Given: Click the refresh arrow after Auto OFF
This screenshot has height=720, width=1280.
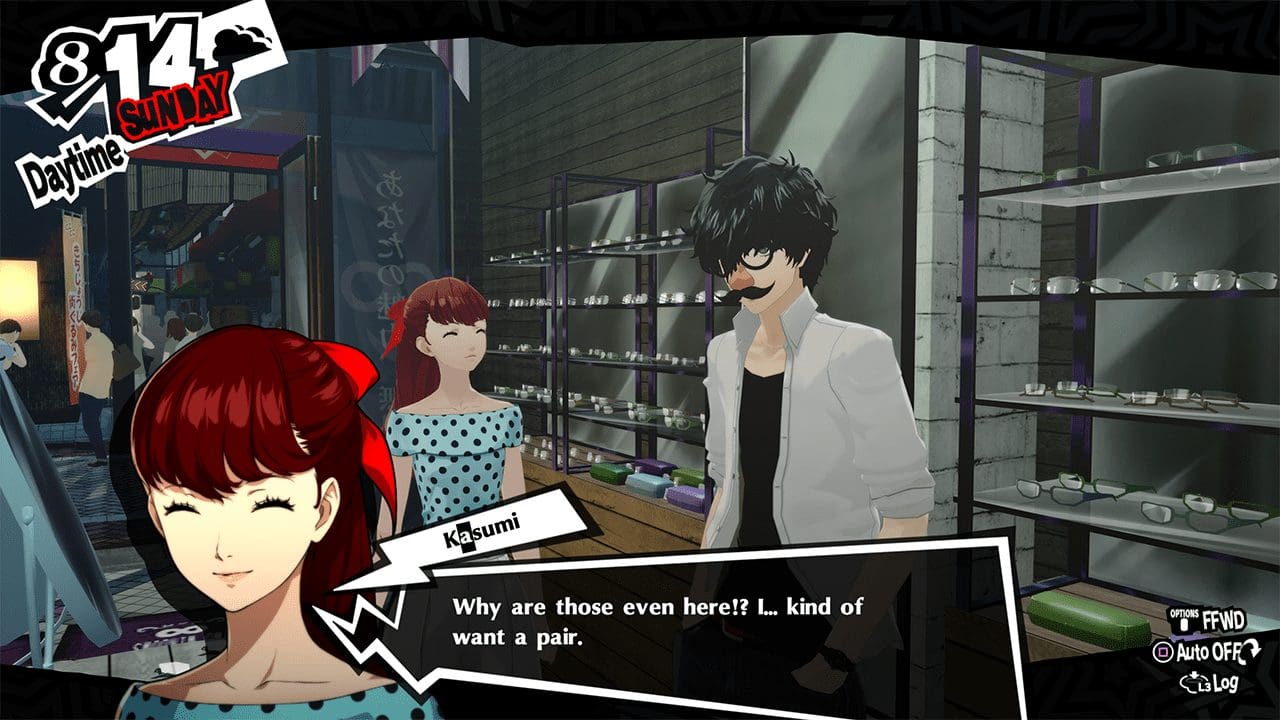Looking at the screenshot, I should click(1250, 651).
